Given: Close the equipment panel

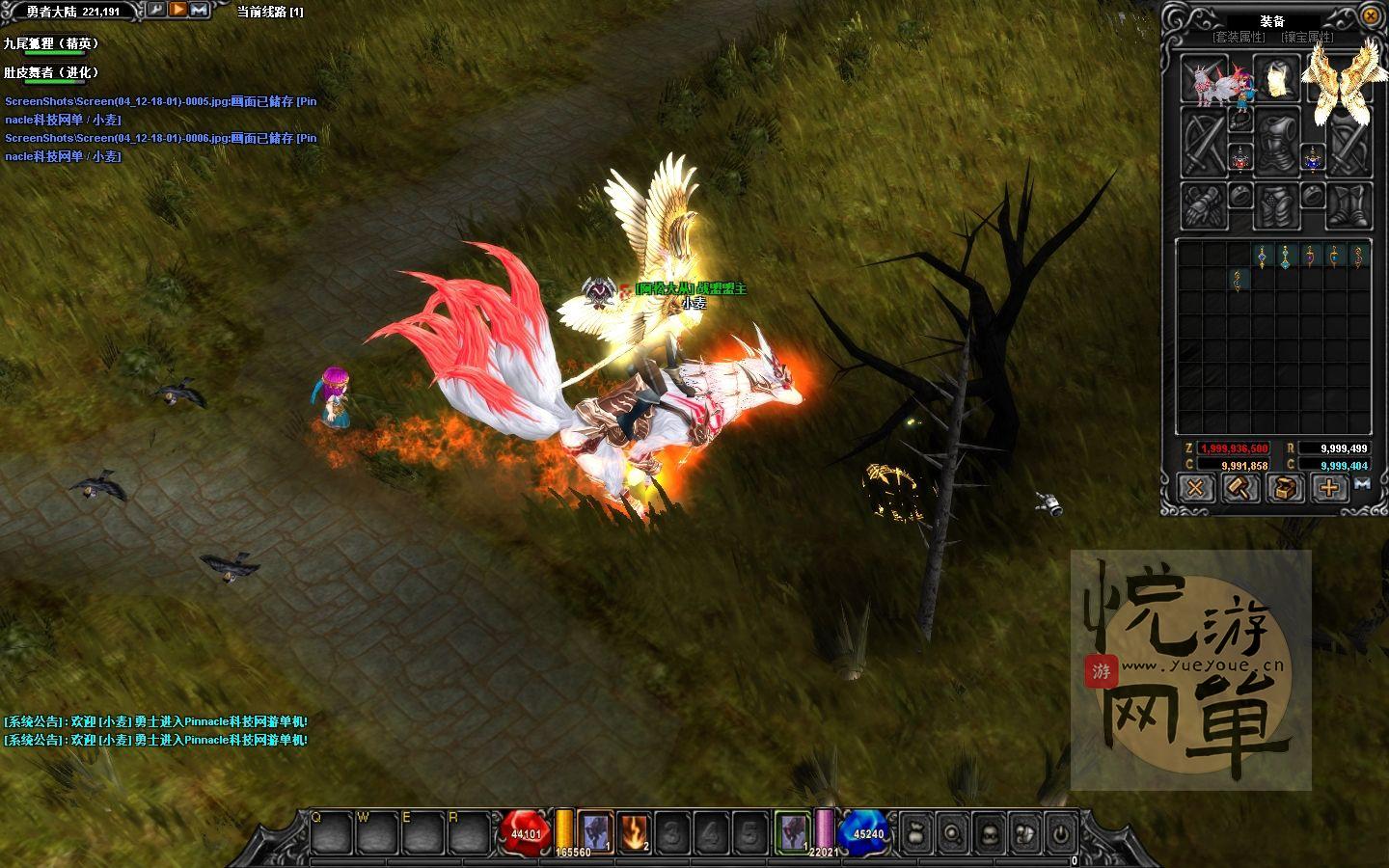Looking at the screenshot, I should point(1371,15).
